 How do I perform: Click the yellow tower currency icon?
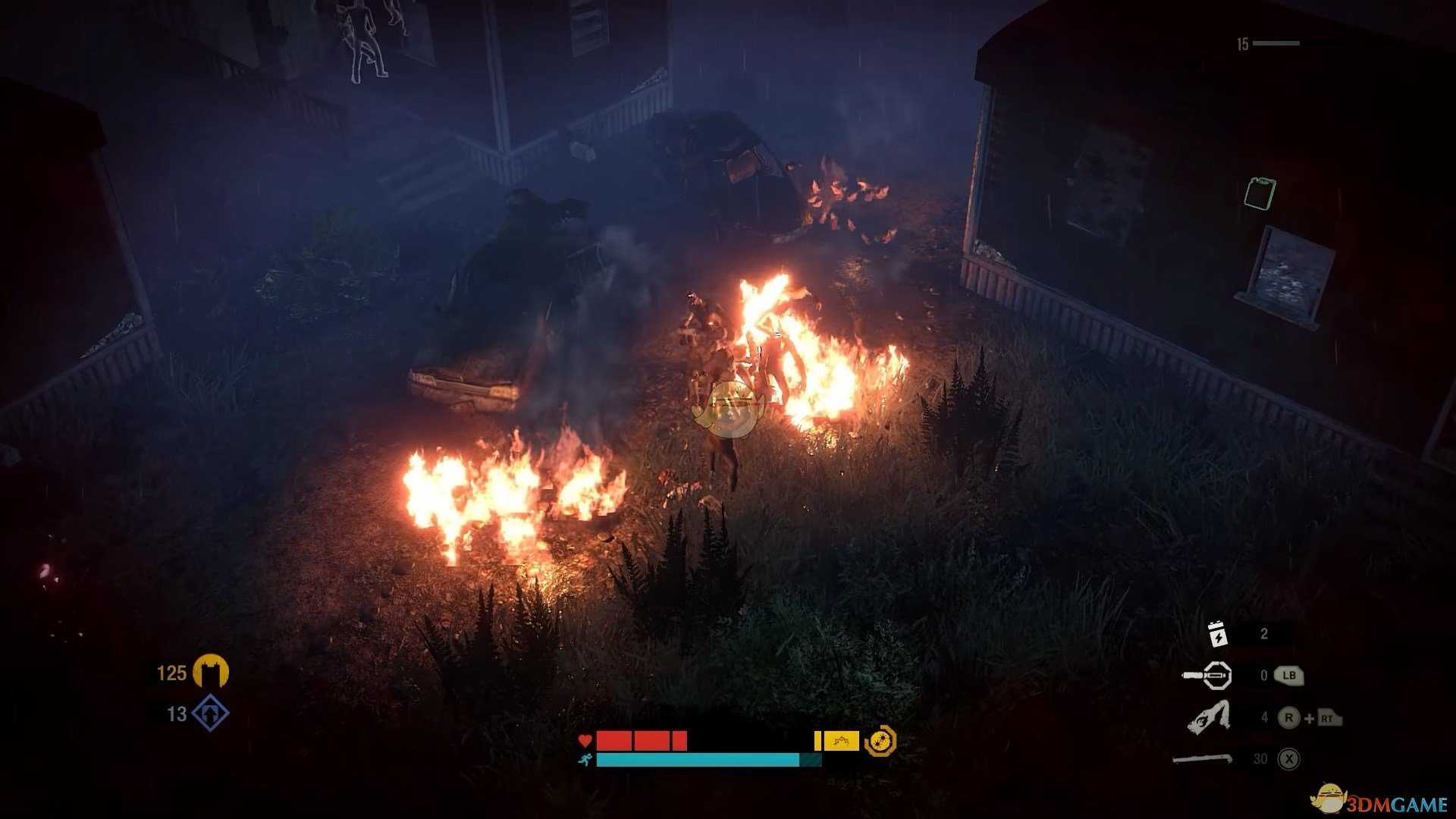coord(210,672)
